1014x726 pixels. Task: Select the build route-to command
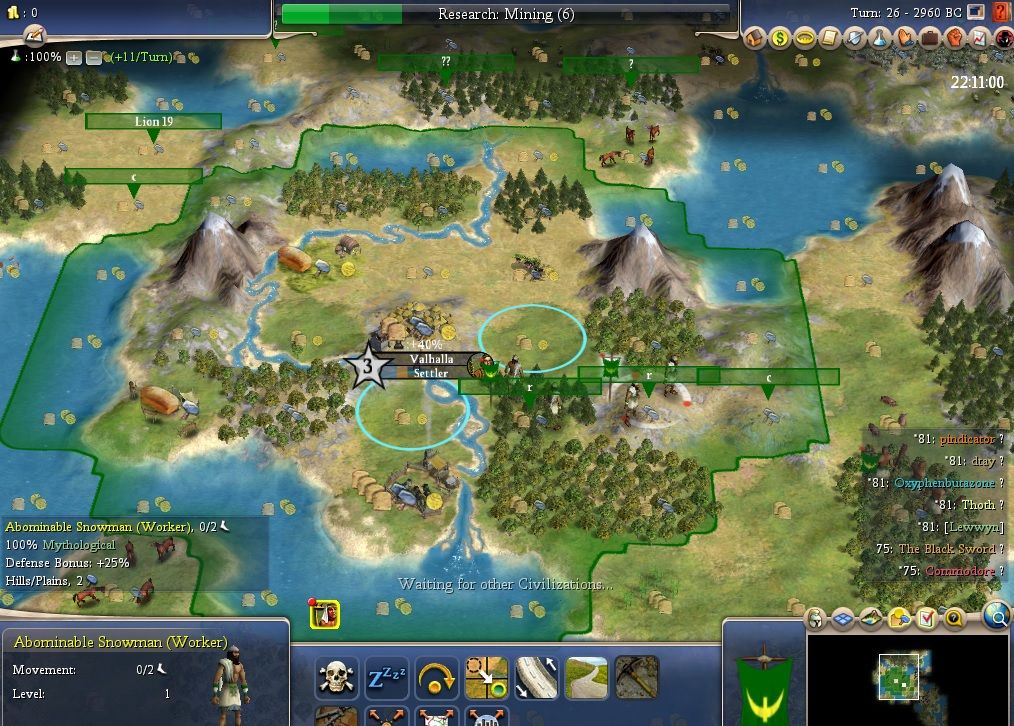(x=536, y=678)
